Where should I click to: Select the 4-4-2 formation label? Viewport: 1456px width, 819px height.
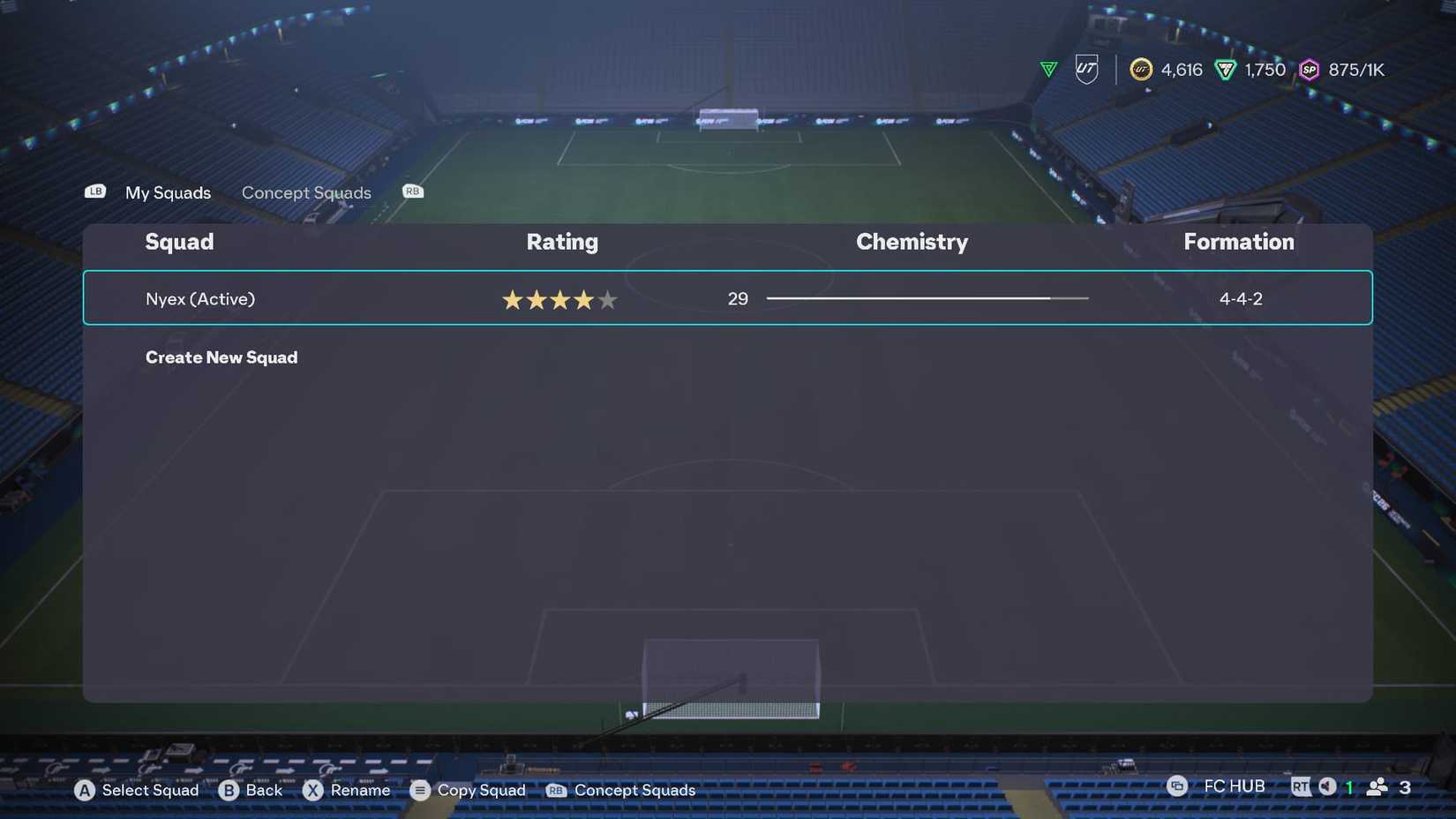click(1242, 298)
